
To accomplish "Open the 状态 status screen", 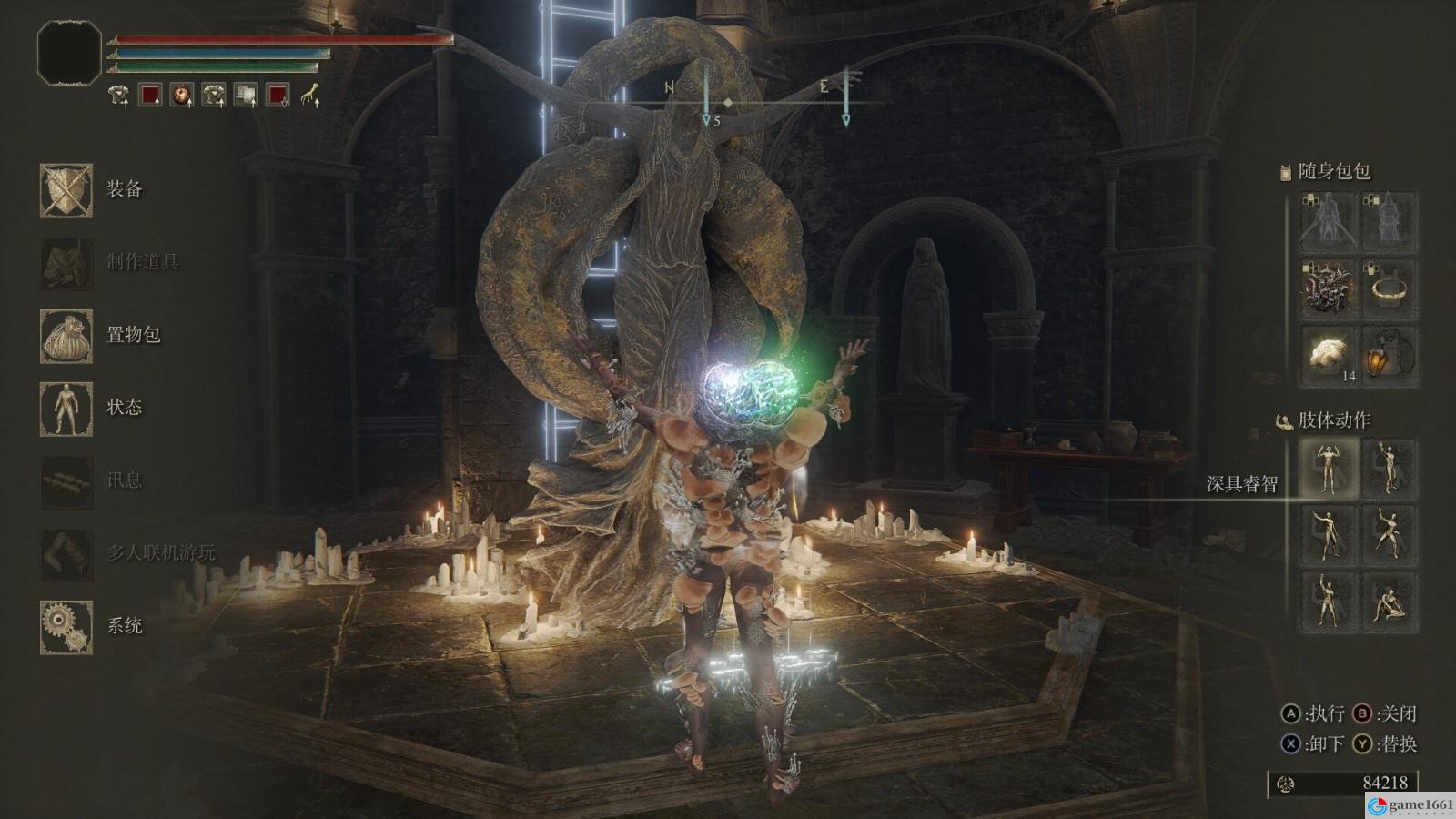I will coord(66,409).
